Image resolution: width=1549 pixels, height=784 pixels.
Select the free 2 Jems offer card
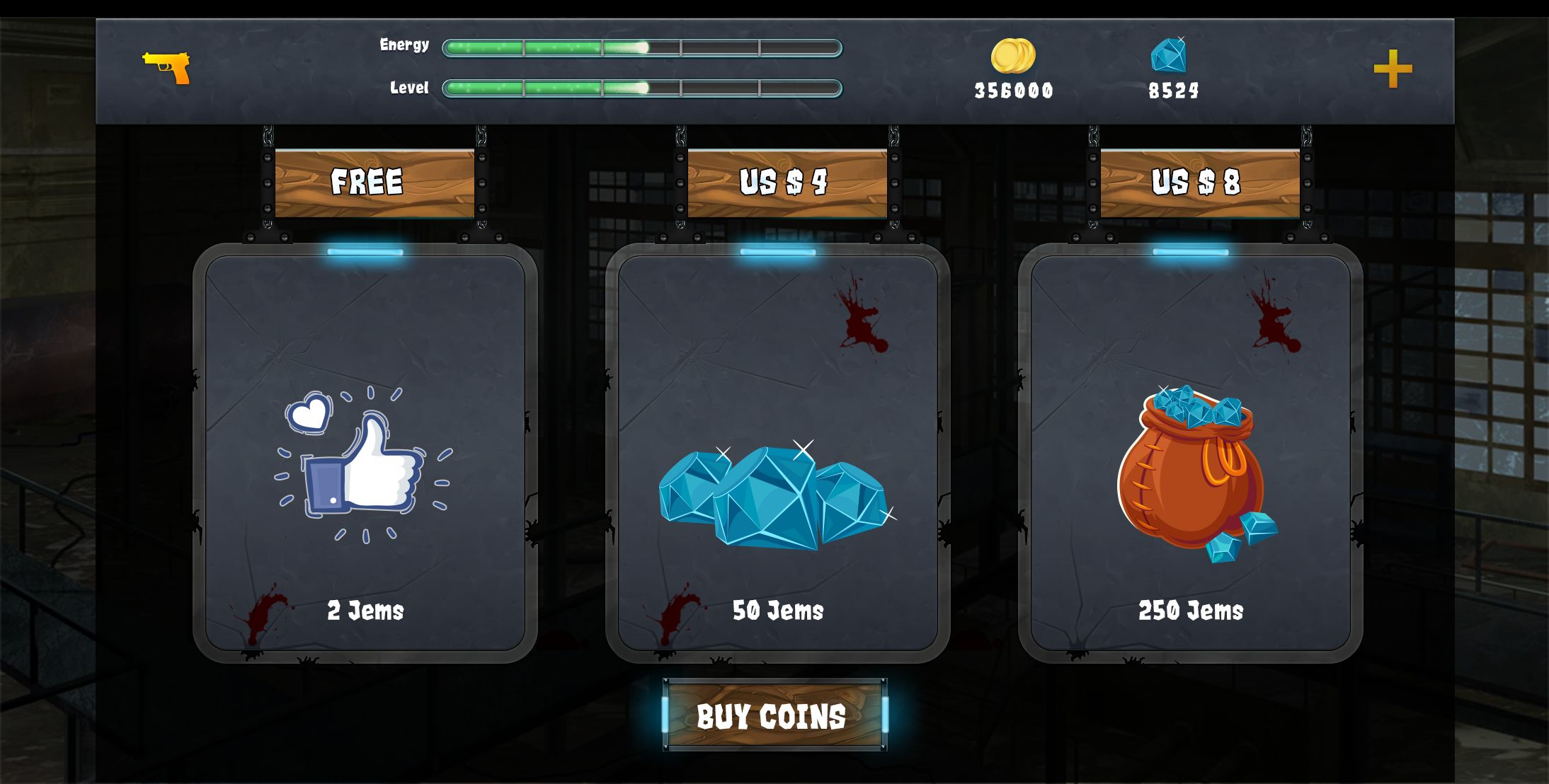tap(365, 454)
